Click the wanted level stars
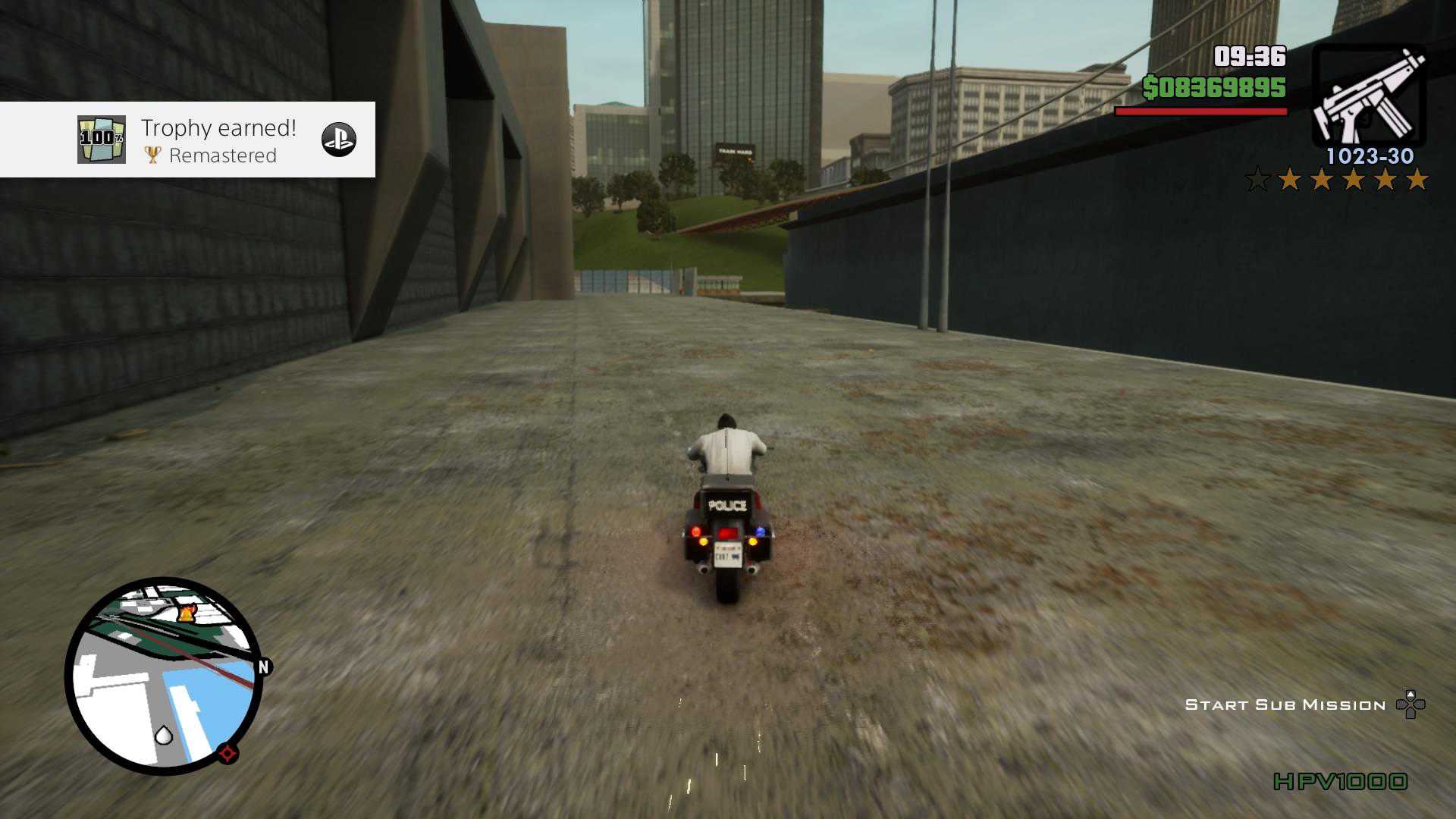Image resolution: width=1456 pixels, height=819 pixels. click(x=1337, y=180)
